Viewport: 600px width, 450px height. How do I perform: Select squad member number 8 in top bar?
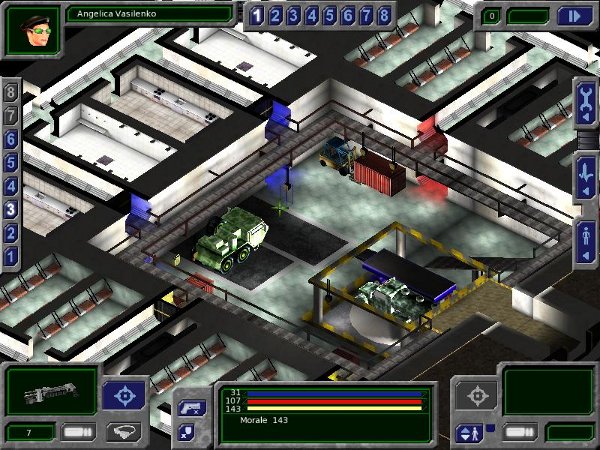tap(382, 15)
